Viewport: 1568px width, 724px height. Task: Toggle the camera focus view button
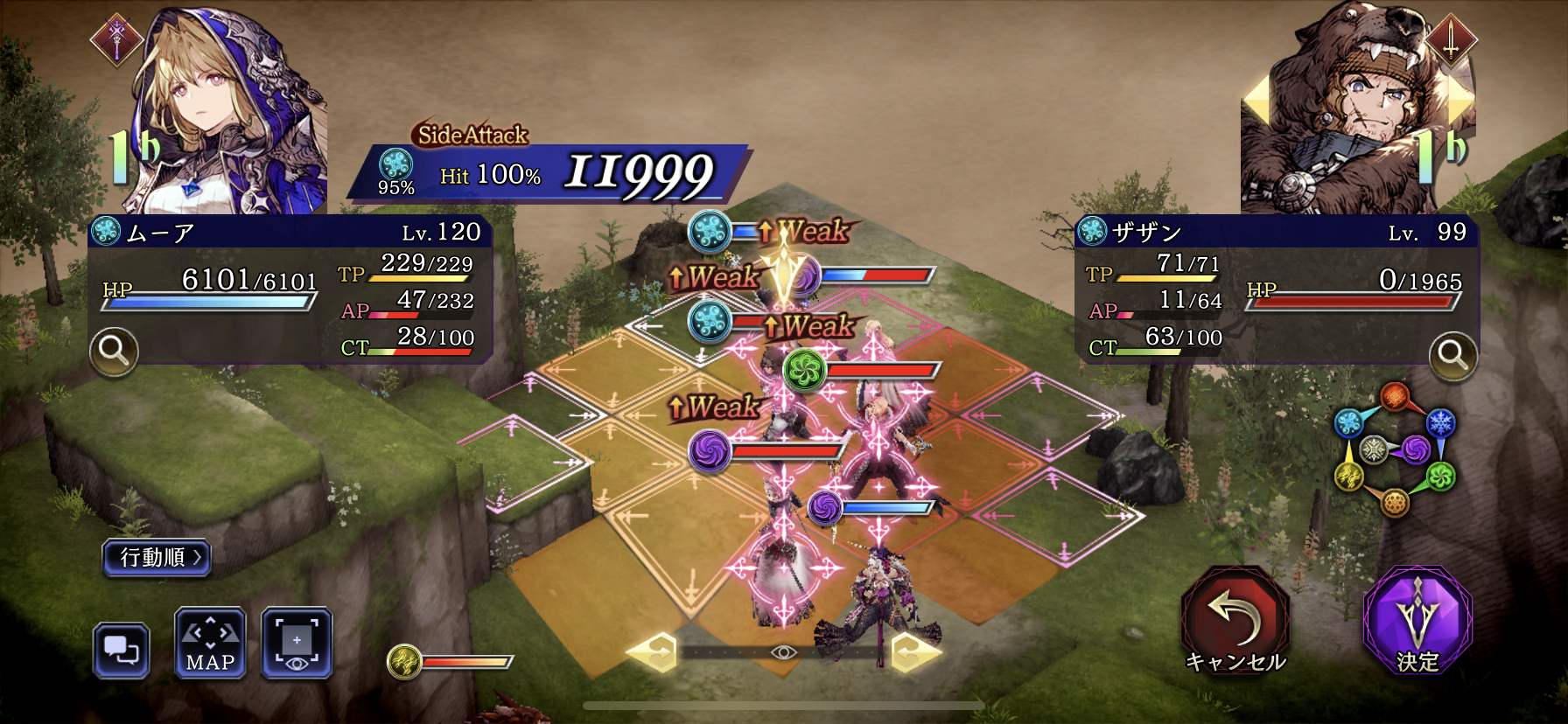pos(297,644)
